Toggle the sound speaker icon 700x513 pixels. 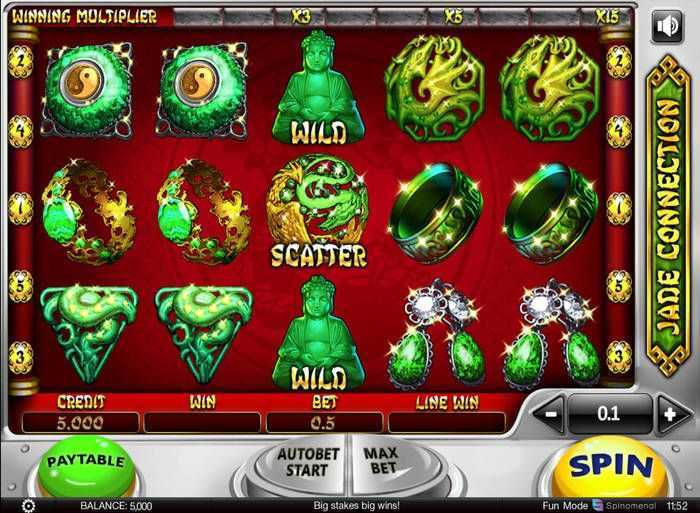tap(666, 27)
